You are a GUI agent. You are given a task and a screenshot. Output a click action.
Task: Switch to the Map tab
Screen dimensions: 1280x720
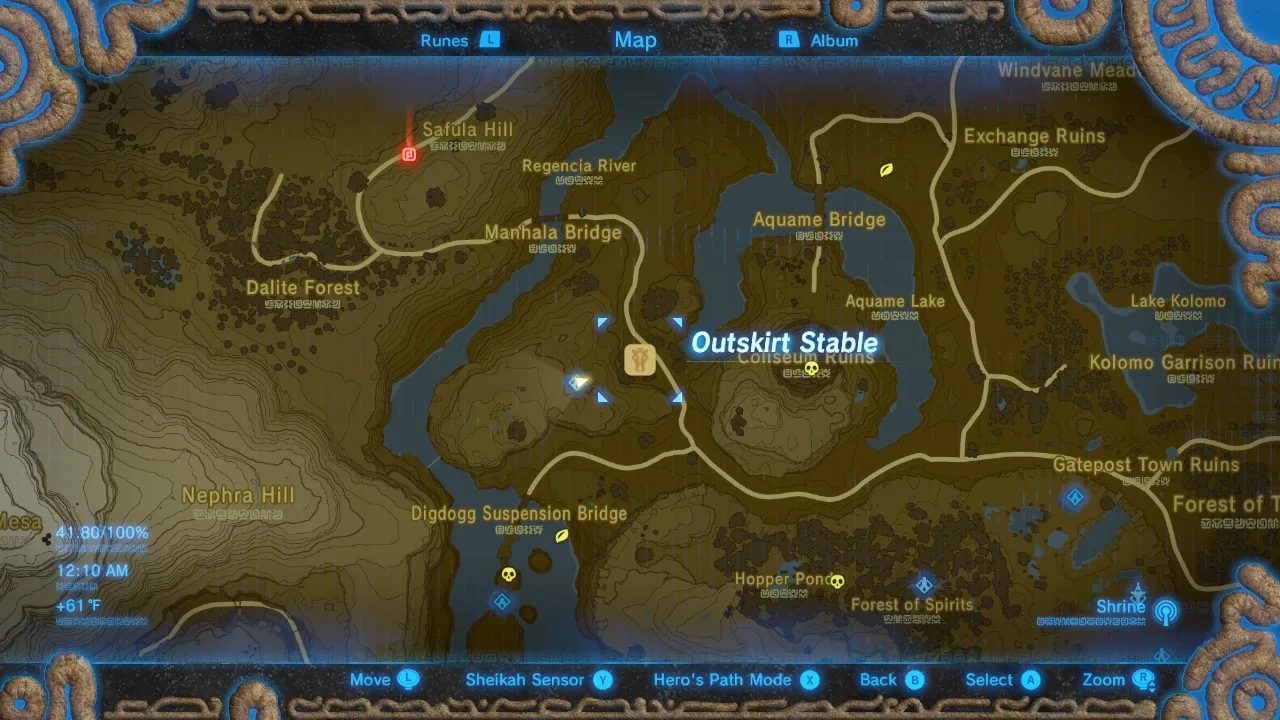pyautogui.click(x=635, y=40)
